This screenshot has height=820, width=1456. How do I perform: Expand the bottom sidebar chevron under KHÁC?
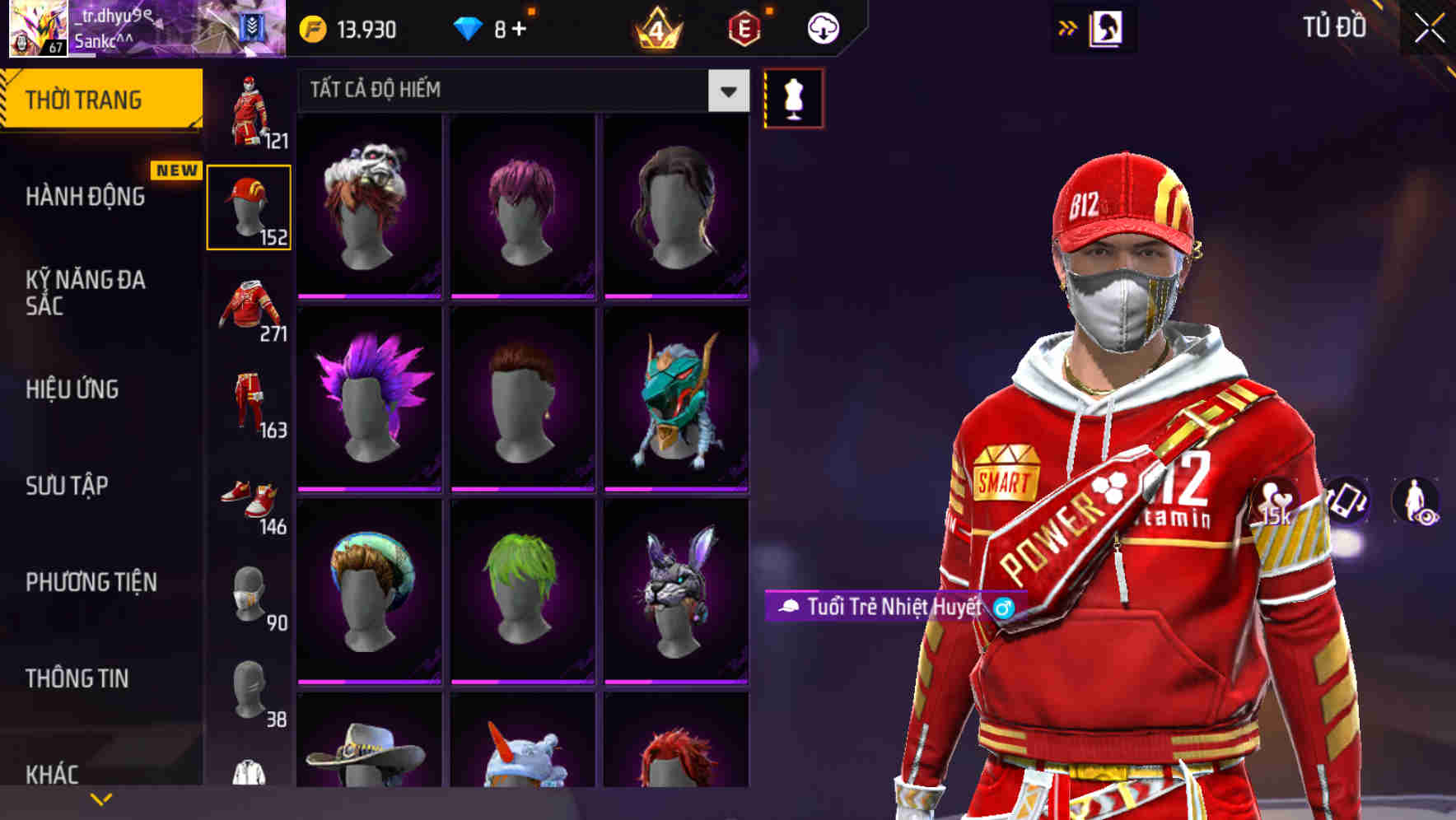pos(100,798)
